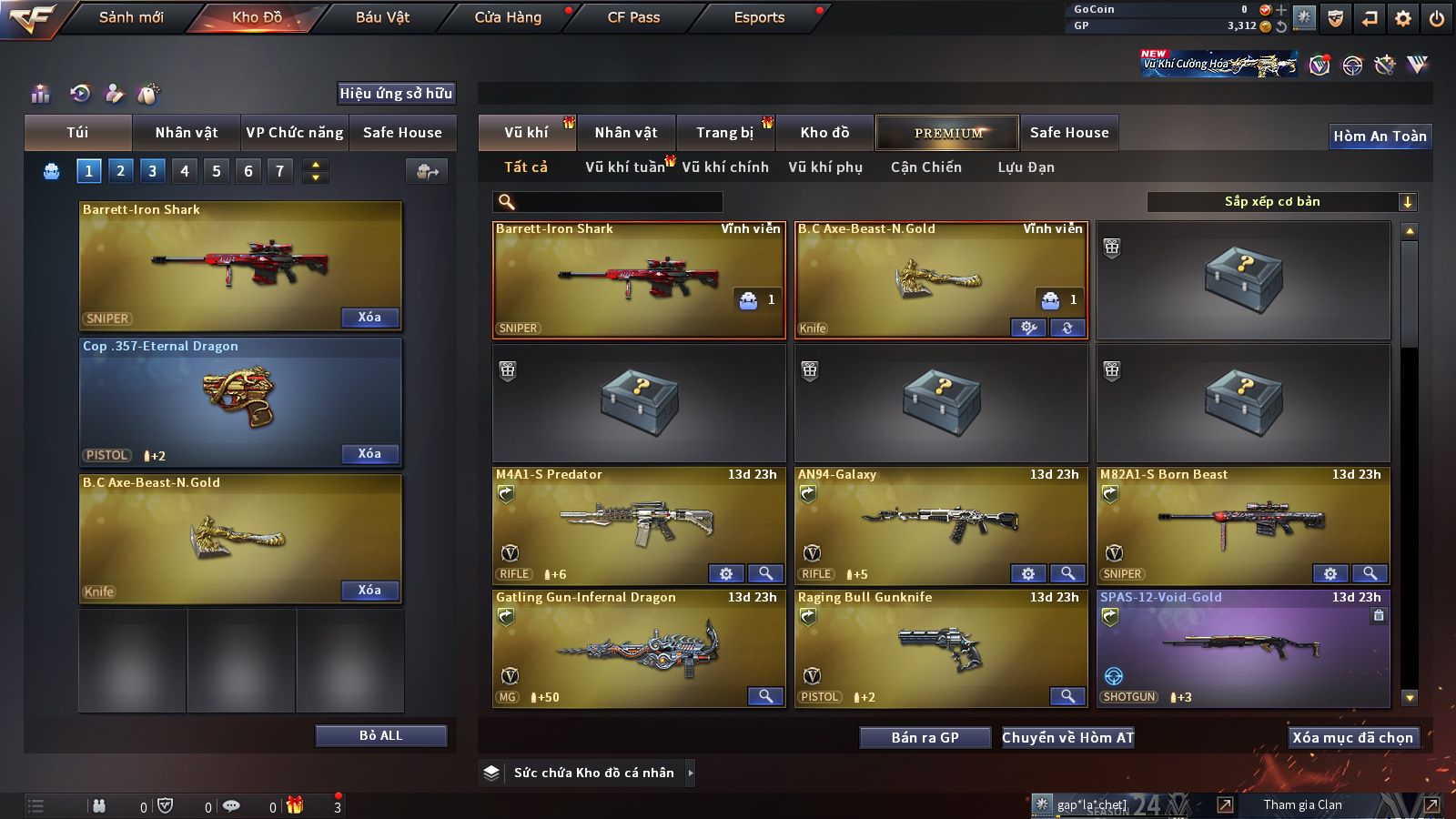Select the M4A1-S Predator rifle
The width and height of the screenshot is (1456, 819).
(639, 525)
